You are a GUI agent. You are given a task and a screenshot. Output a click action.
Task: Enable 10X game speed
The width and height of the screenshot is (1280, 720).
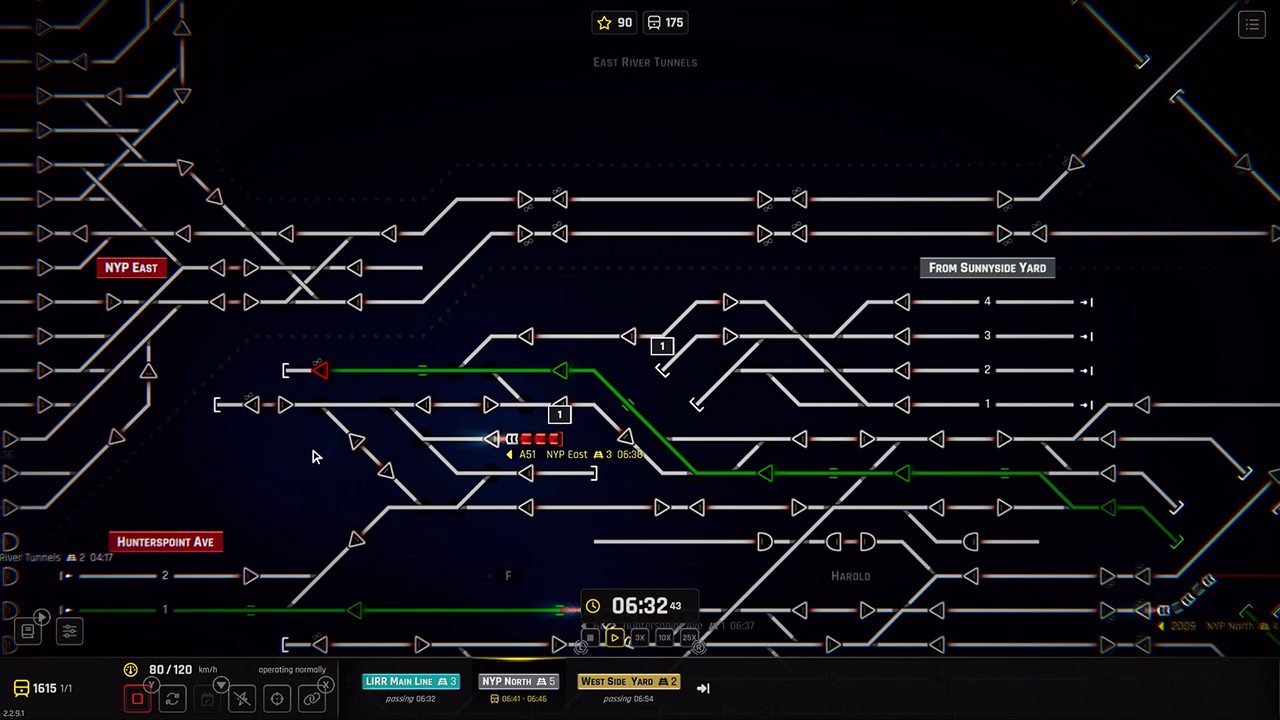click(x=664, y=637)
